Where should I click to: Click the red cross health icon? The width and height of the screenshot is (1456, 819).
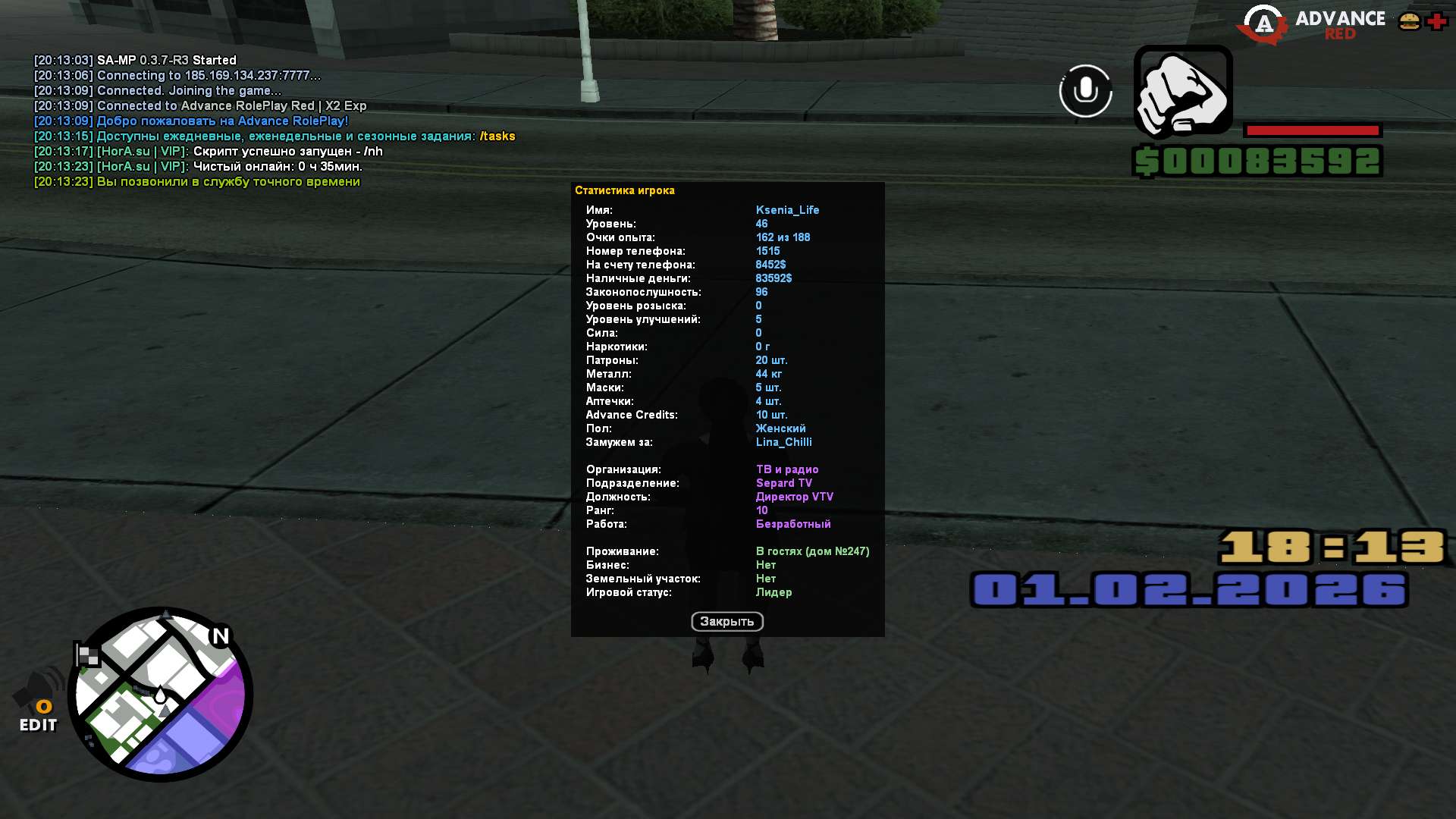1437,21
